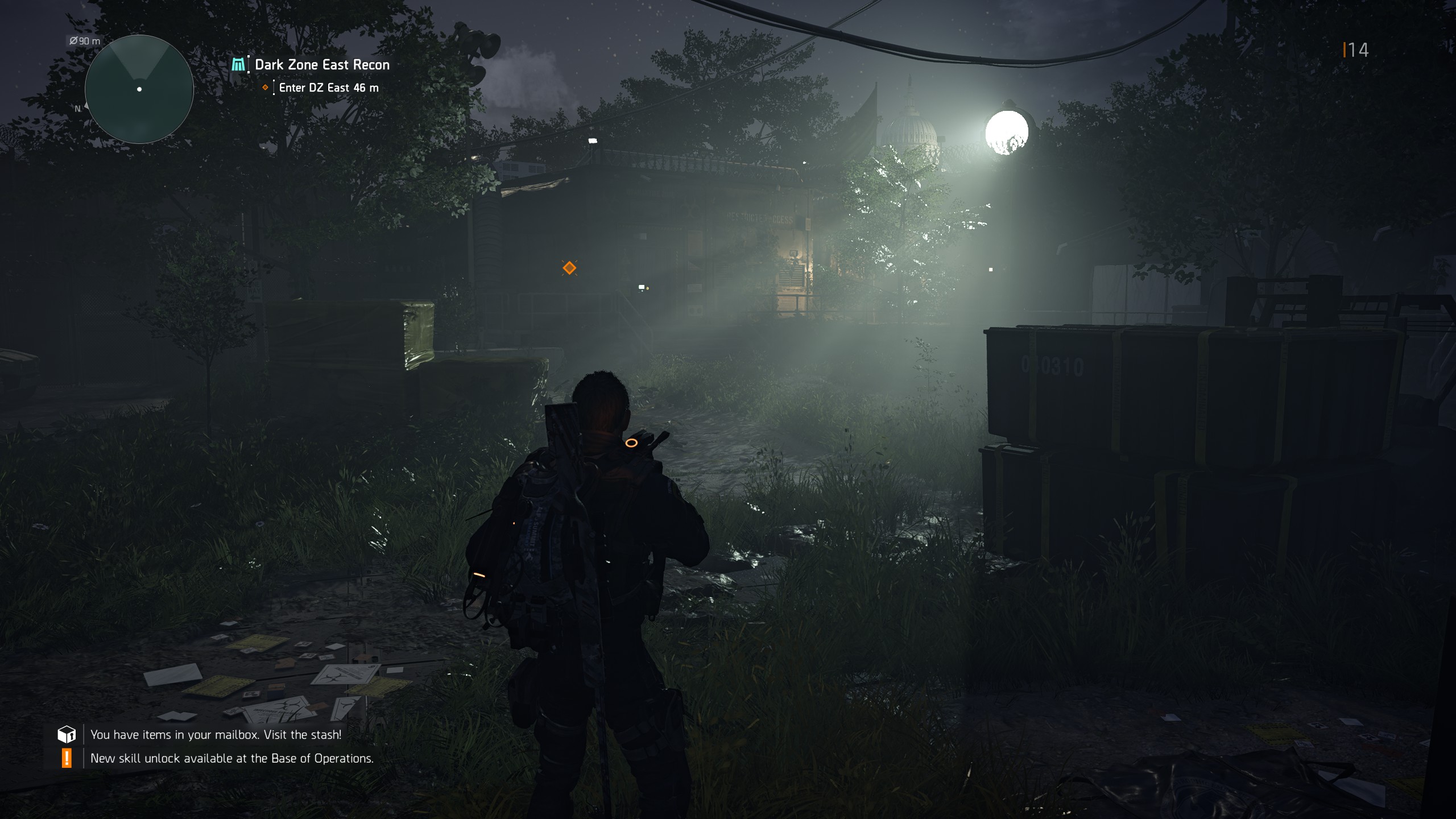The height and width of the screenshot is (819, 1456).
Task: Click the orange diamond objective waypoint marker
Action: pos(569,268)
